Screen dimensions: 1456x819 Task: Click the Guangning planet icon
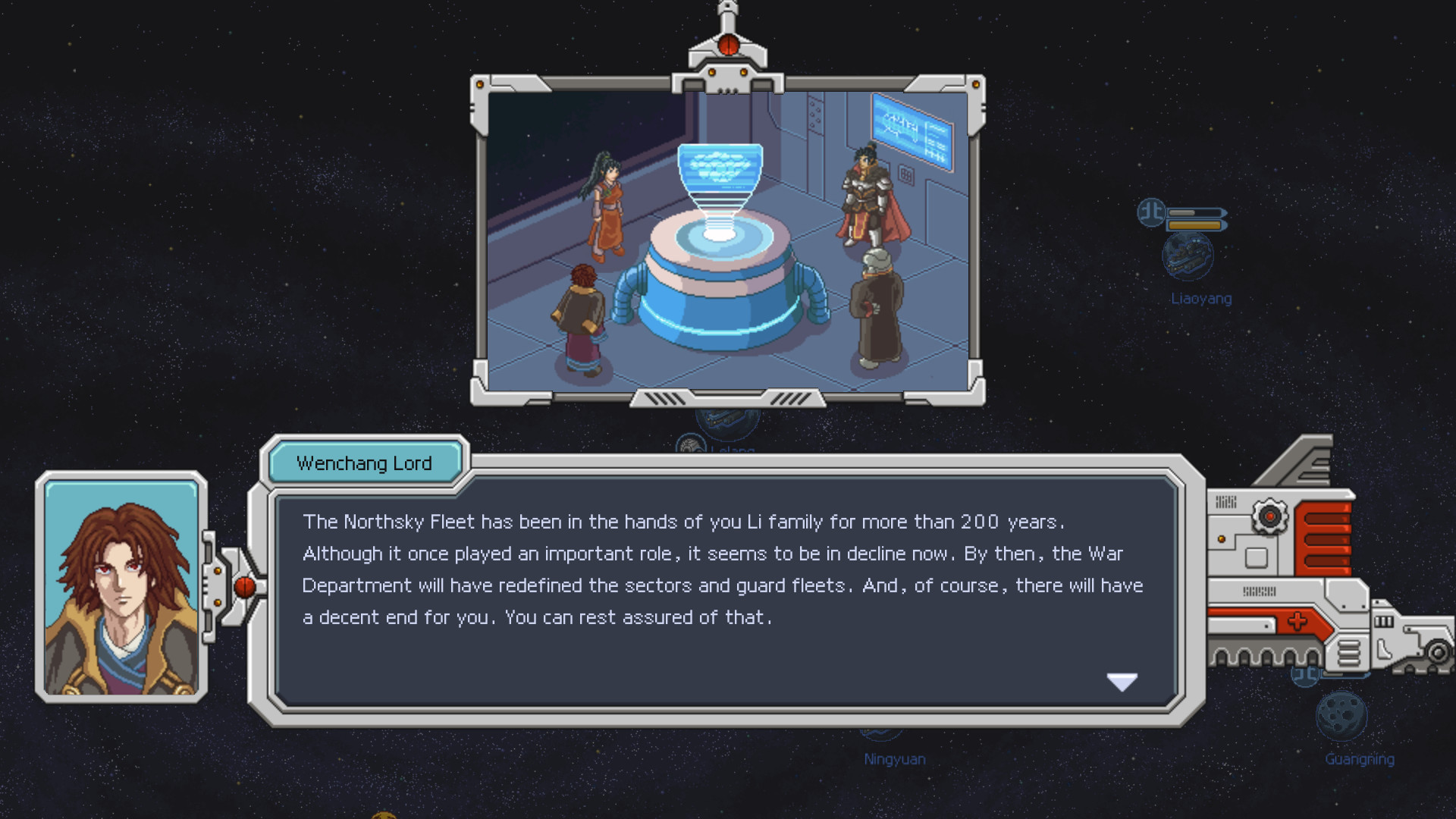(x=1341, y=716)
